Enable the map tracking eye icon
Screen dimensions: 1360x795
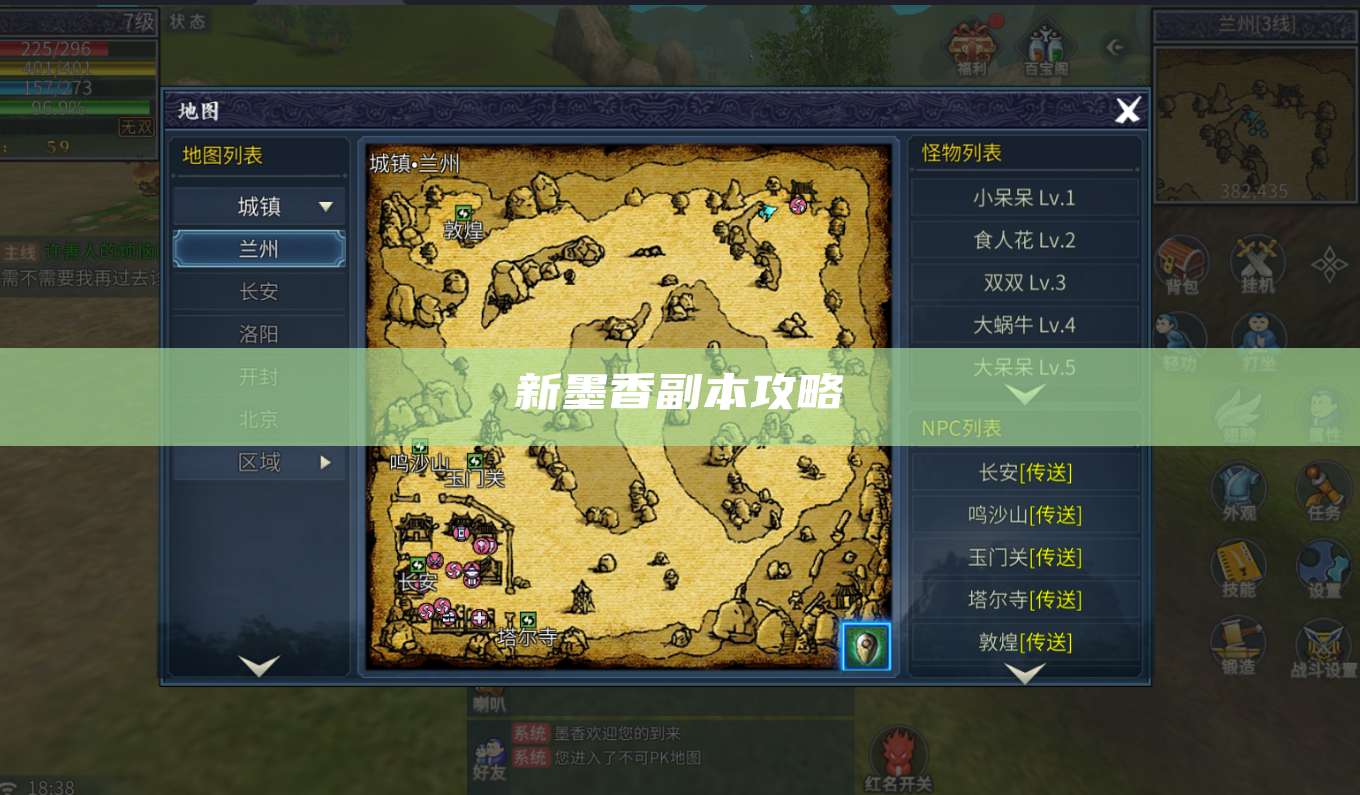point(865,646)
